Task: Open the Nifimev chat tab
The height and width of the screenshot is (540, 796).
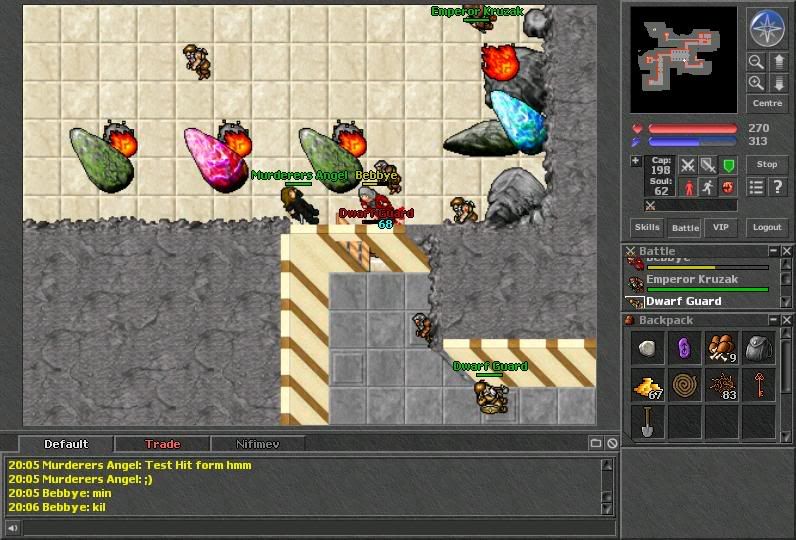Action: pos(257,444)
